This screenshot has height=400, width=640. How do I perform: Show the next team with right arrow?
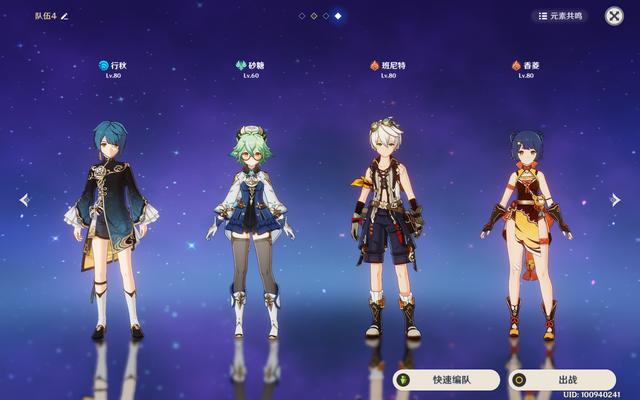point(616,200)
